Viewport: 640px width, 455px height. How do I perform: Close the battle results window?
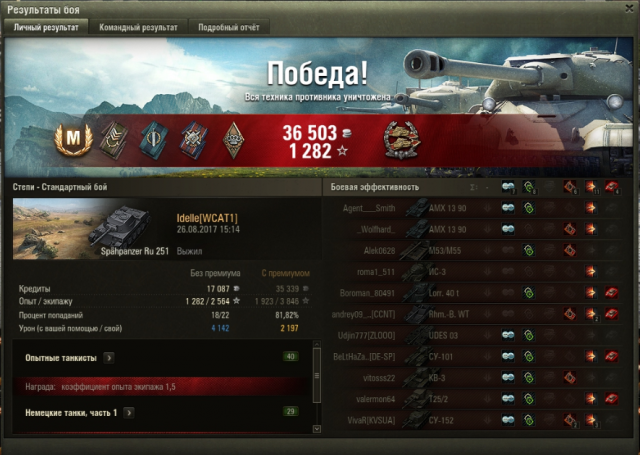[630, 9]
